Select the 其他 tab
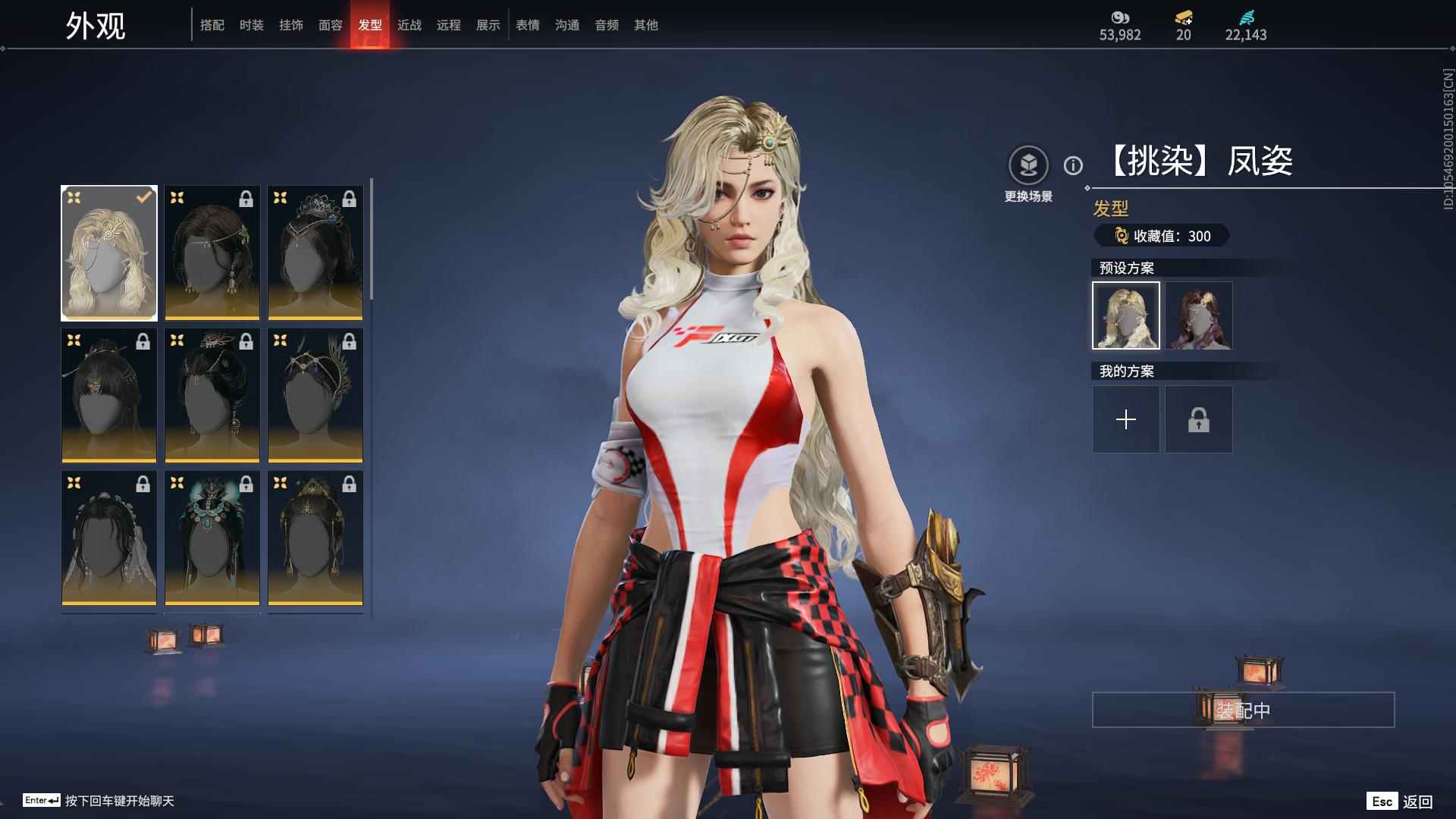Screen dimensions: 1456x819 pyautogui.click(x=646, y=25)
